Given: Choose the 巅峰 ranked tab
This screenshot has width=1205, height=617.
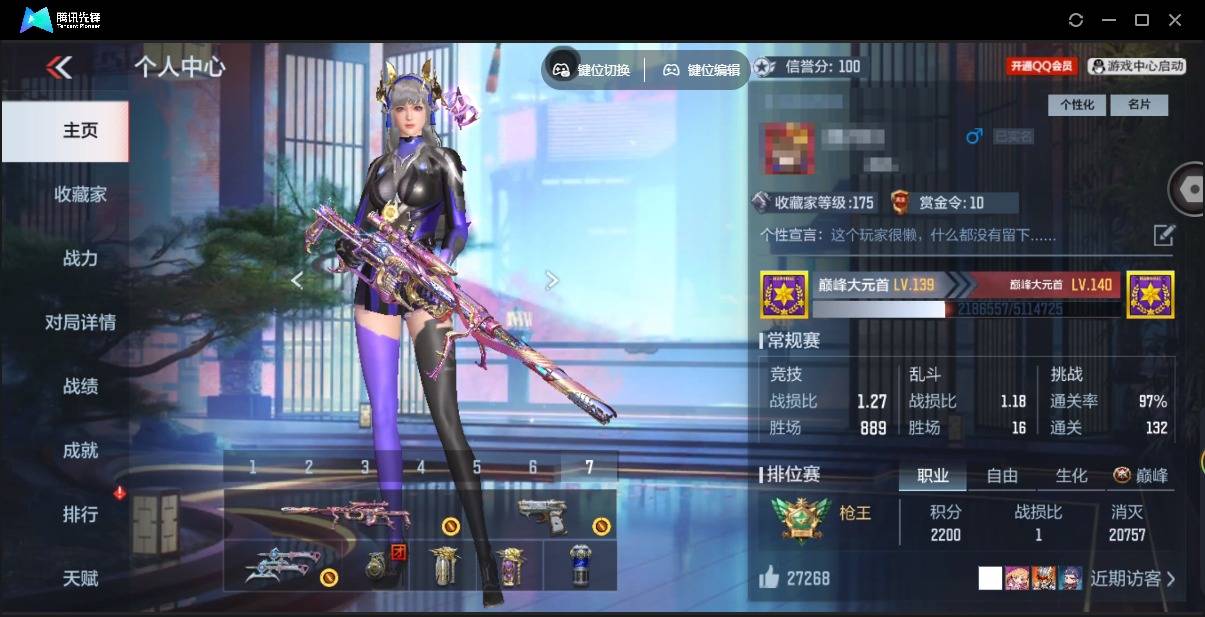Looking at the screenshot, I should coord(1141,476).
